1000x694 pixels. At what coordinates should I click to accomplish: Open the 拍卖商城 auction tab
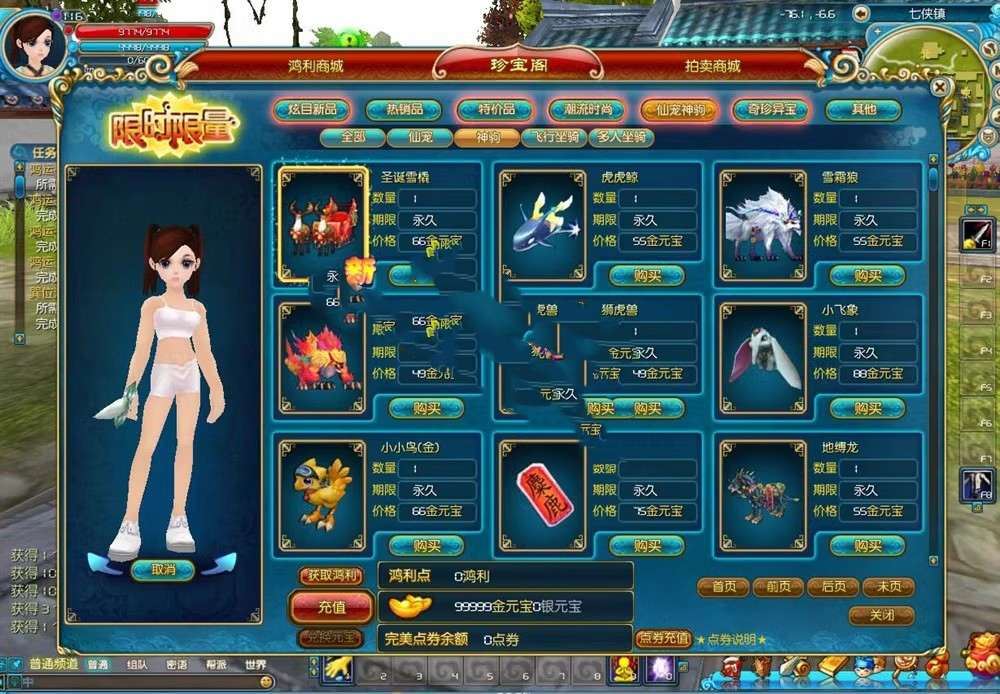tap(713, 66)
